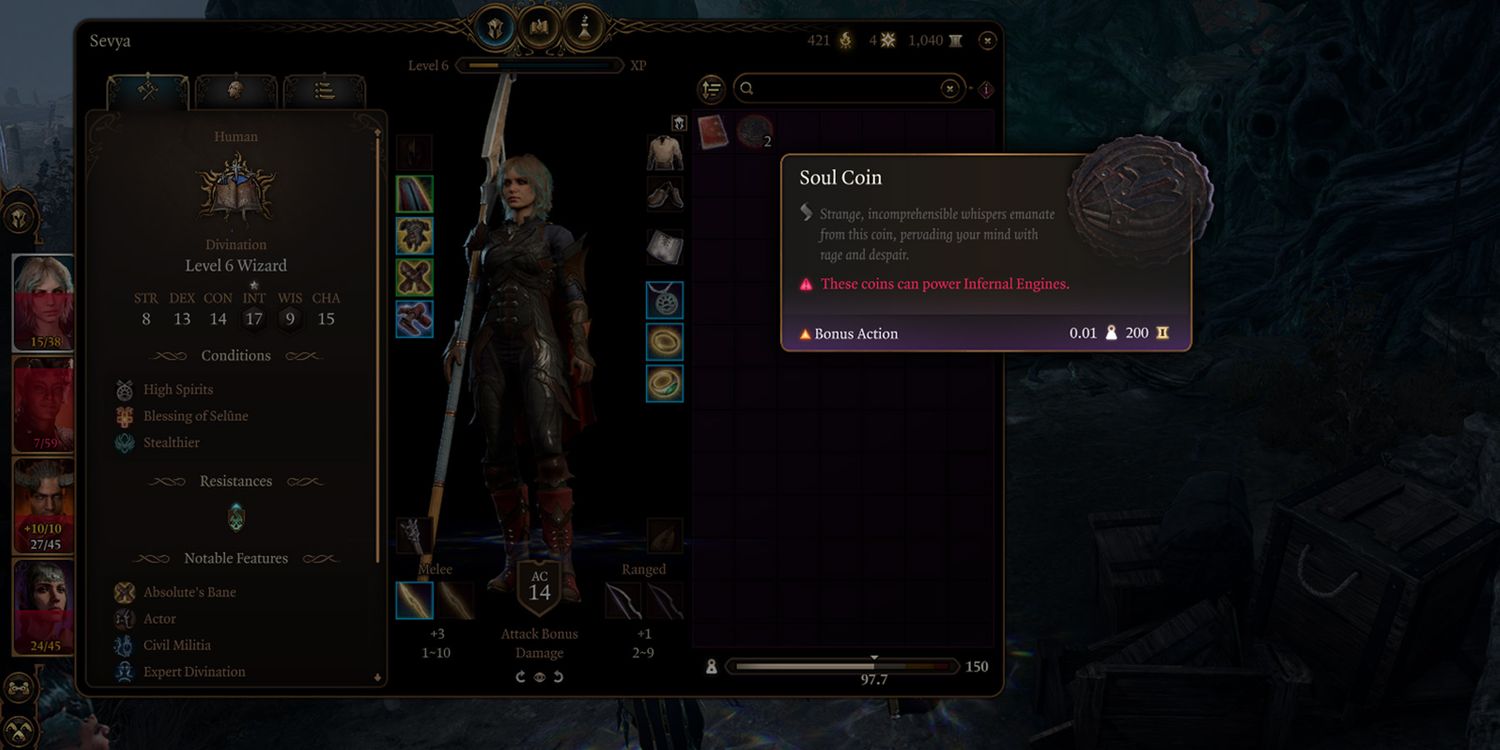The width and height of the screenshot is (1500, 750).
Task: Select the red book inventory item
Action: (x=713, y=132)
